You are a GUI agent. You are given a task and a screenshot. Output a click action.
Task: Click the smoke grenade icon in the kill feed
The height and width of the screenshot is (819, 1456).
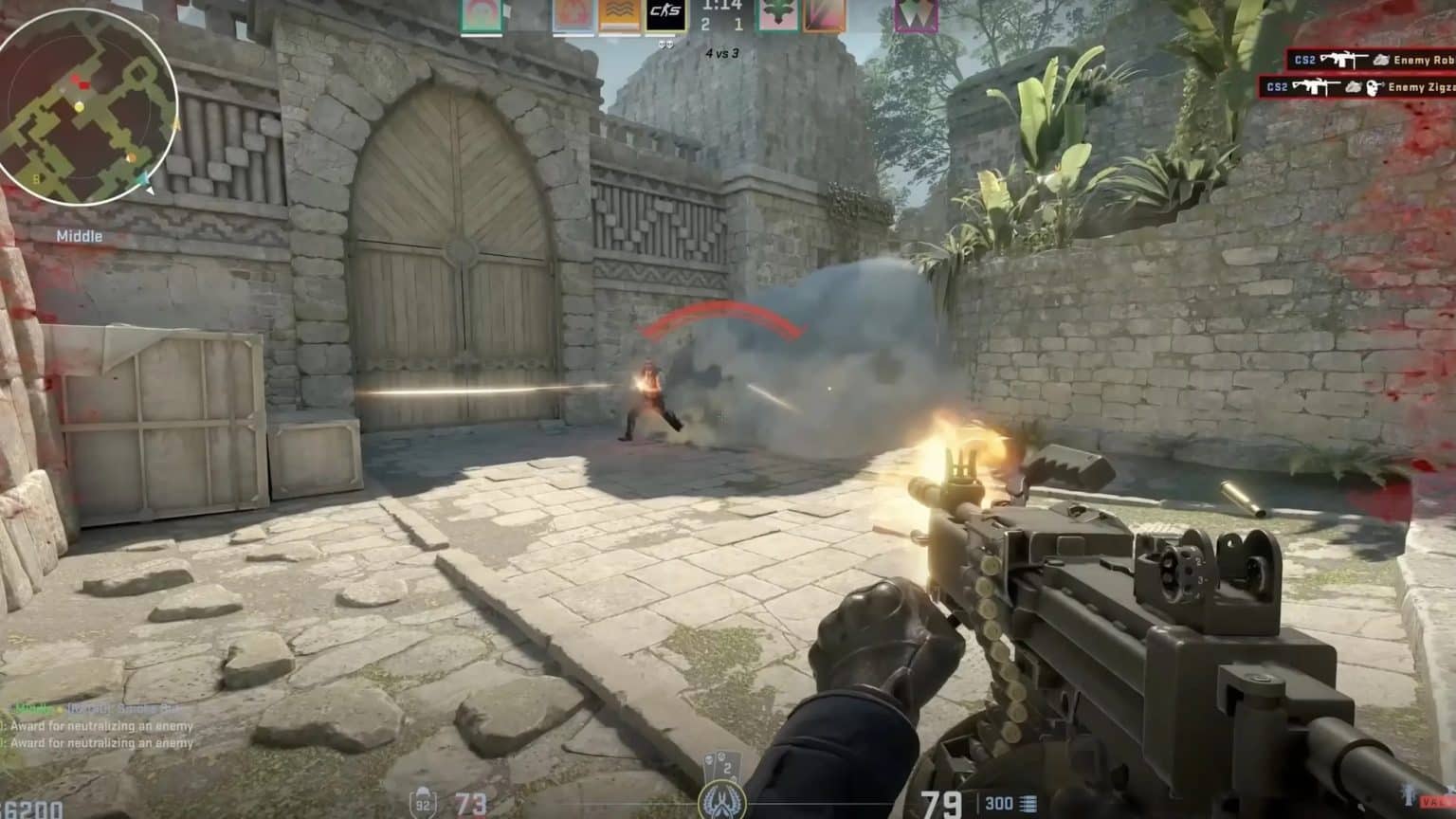click(x=1381, y=60)
